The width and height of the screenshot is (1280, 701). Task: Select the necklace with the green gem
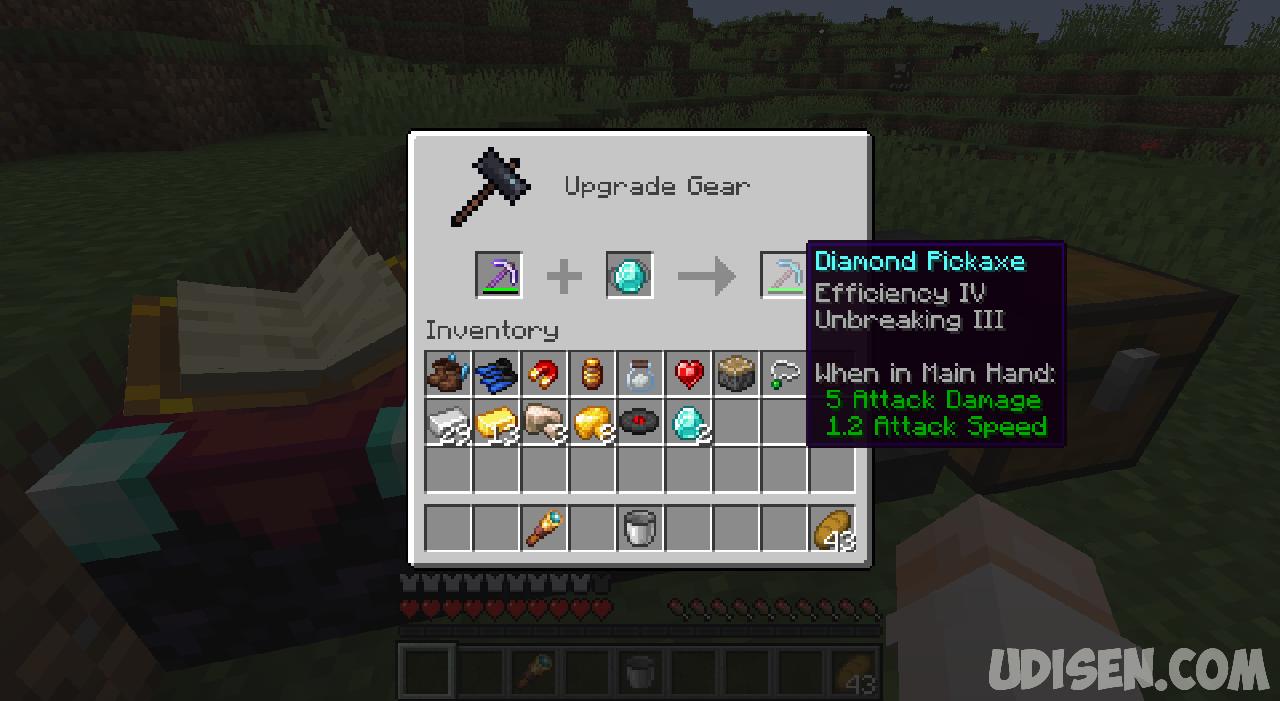pyautogui.click(x=782, y=374)
